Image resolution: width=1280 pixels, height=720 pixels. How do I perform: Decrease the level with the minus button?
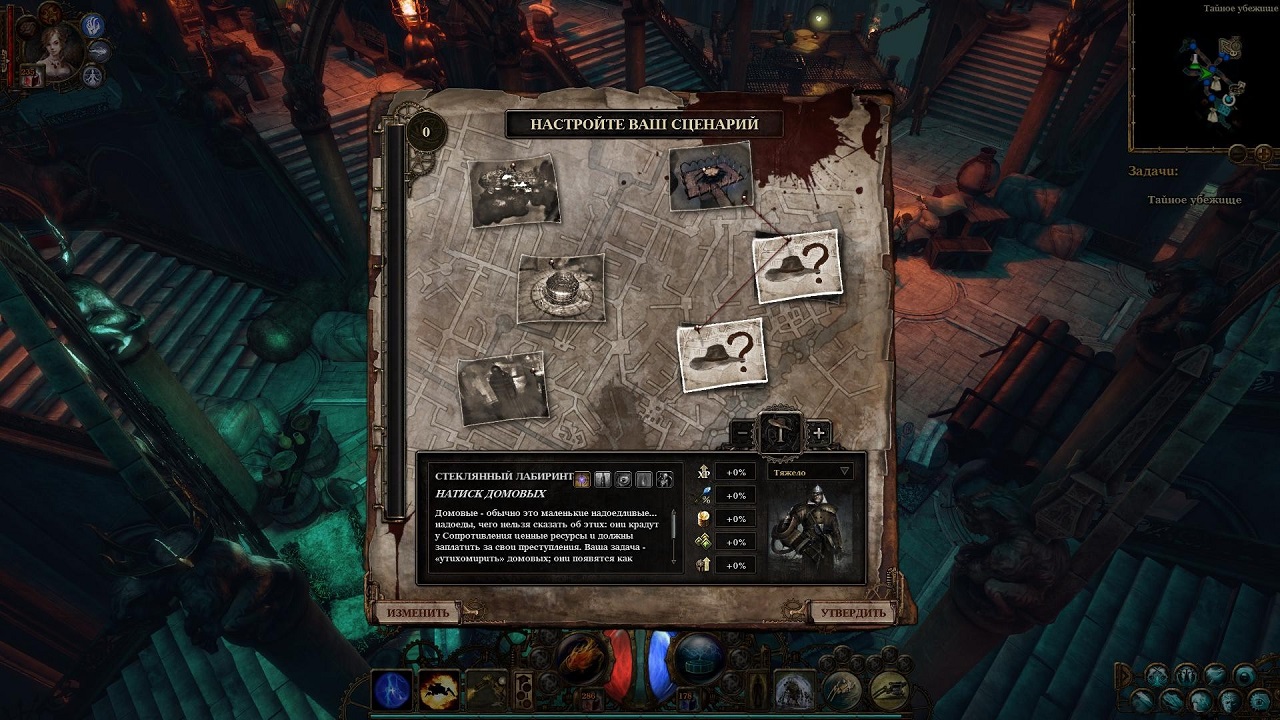742,433
